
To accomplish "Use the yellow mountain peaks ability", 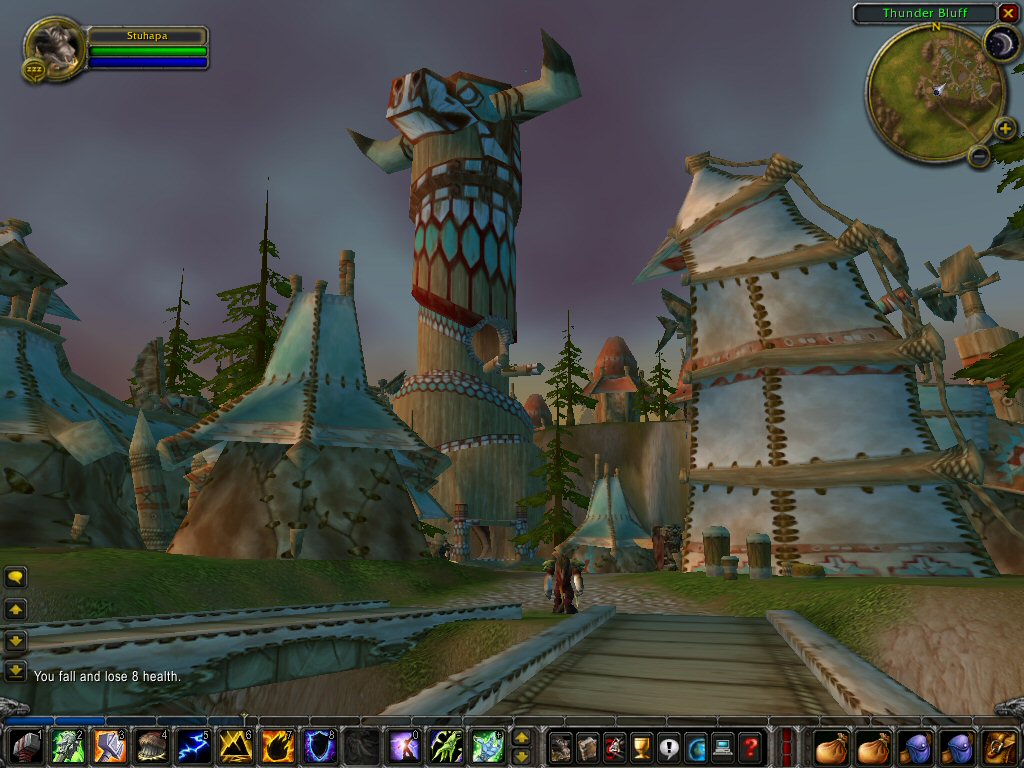I will pos(235,747).
